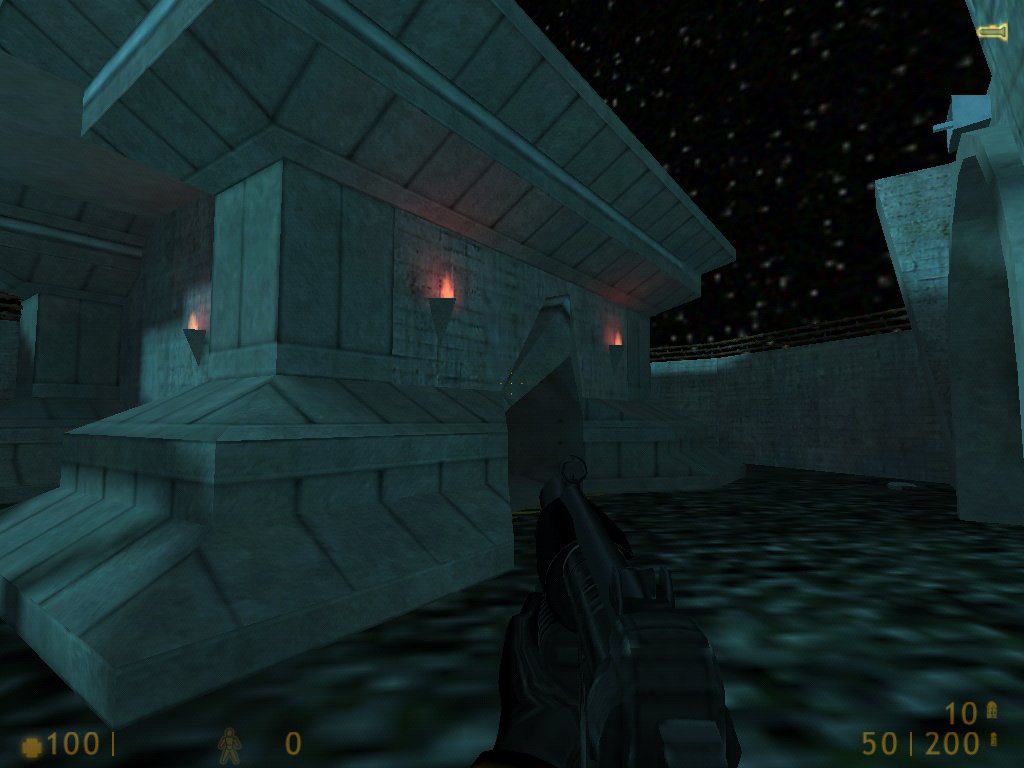Click the health cross icon
1024x768 pixels.
tap(32, 745)
